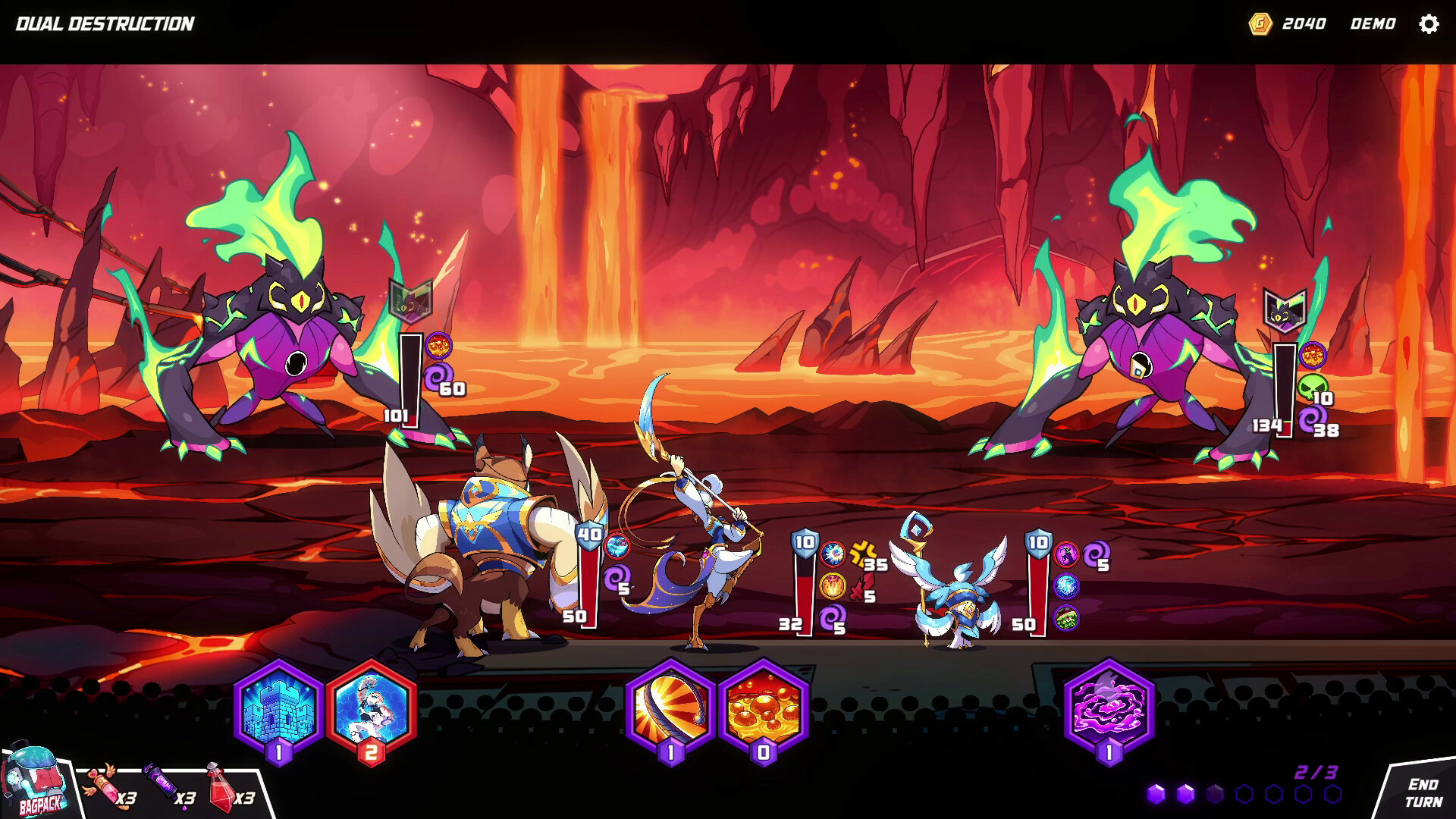The width and height of the screenshot is (1456, 819).
Task: Use the red potion flask item
Action: 220,785
